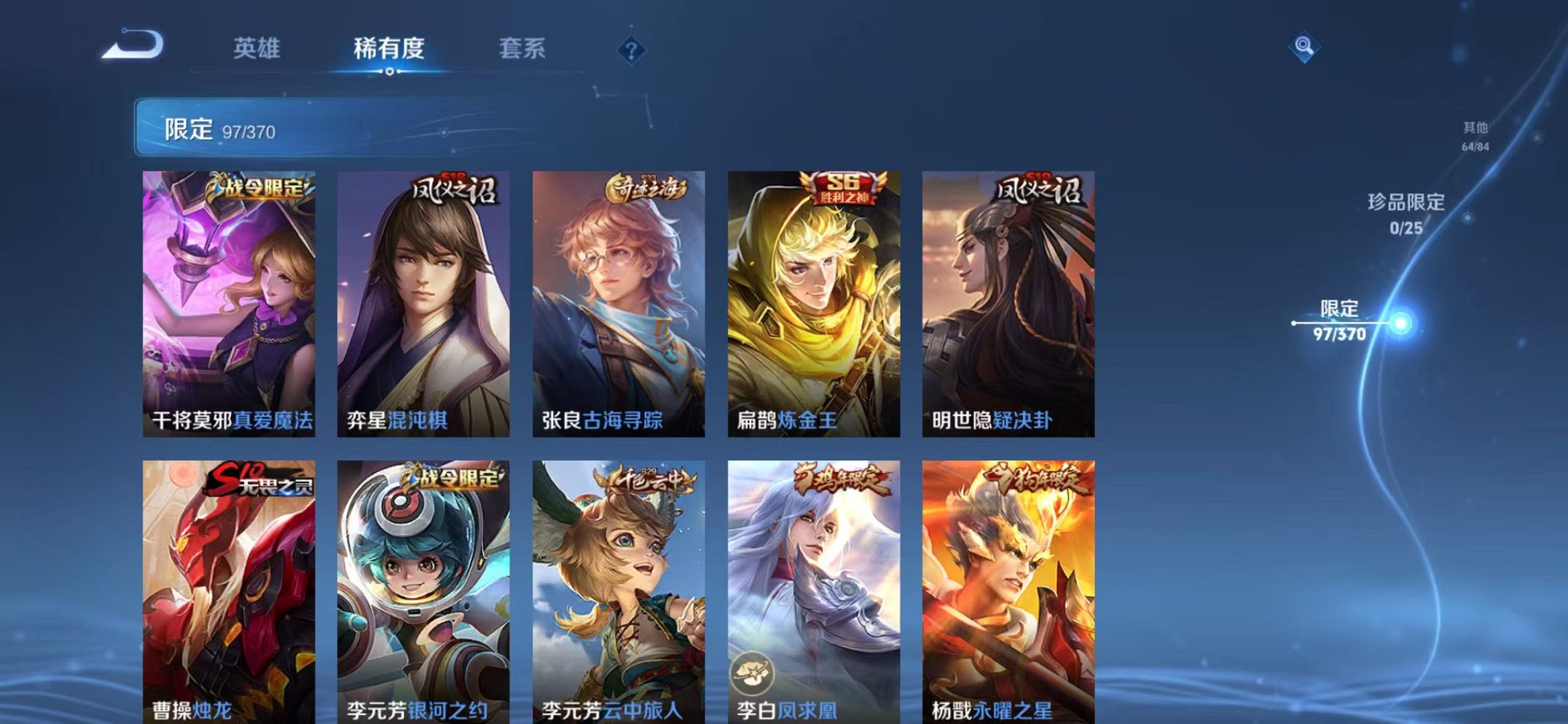Screen dimensions: 1568x724
Task: Switch to the 英雄 tab
Action: point(259,48)
